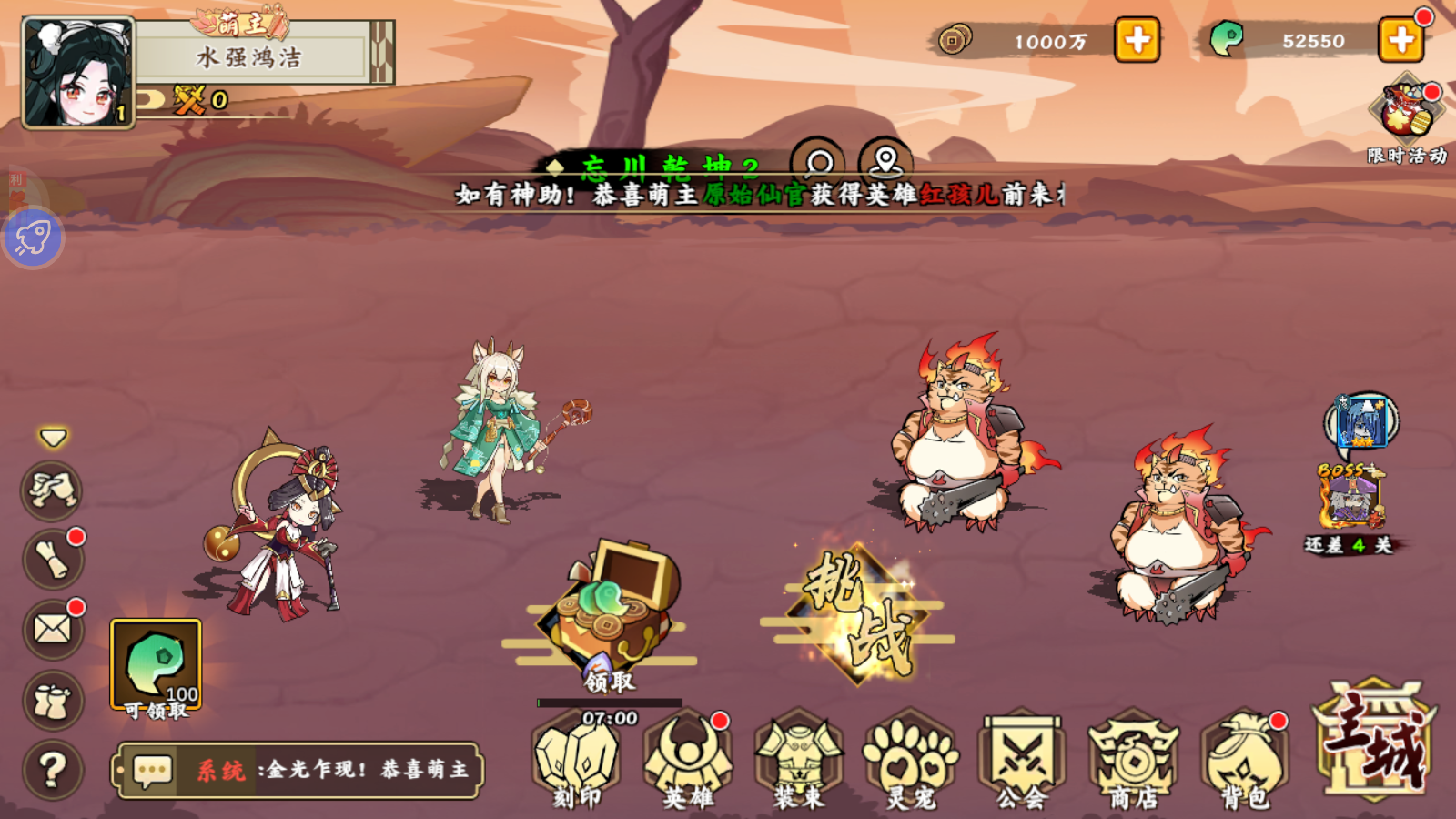Add more copper coins

point(1137,40)
